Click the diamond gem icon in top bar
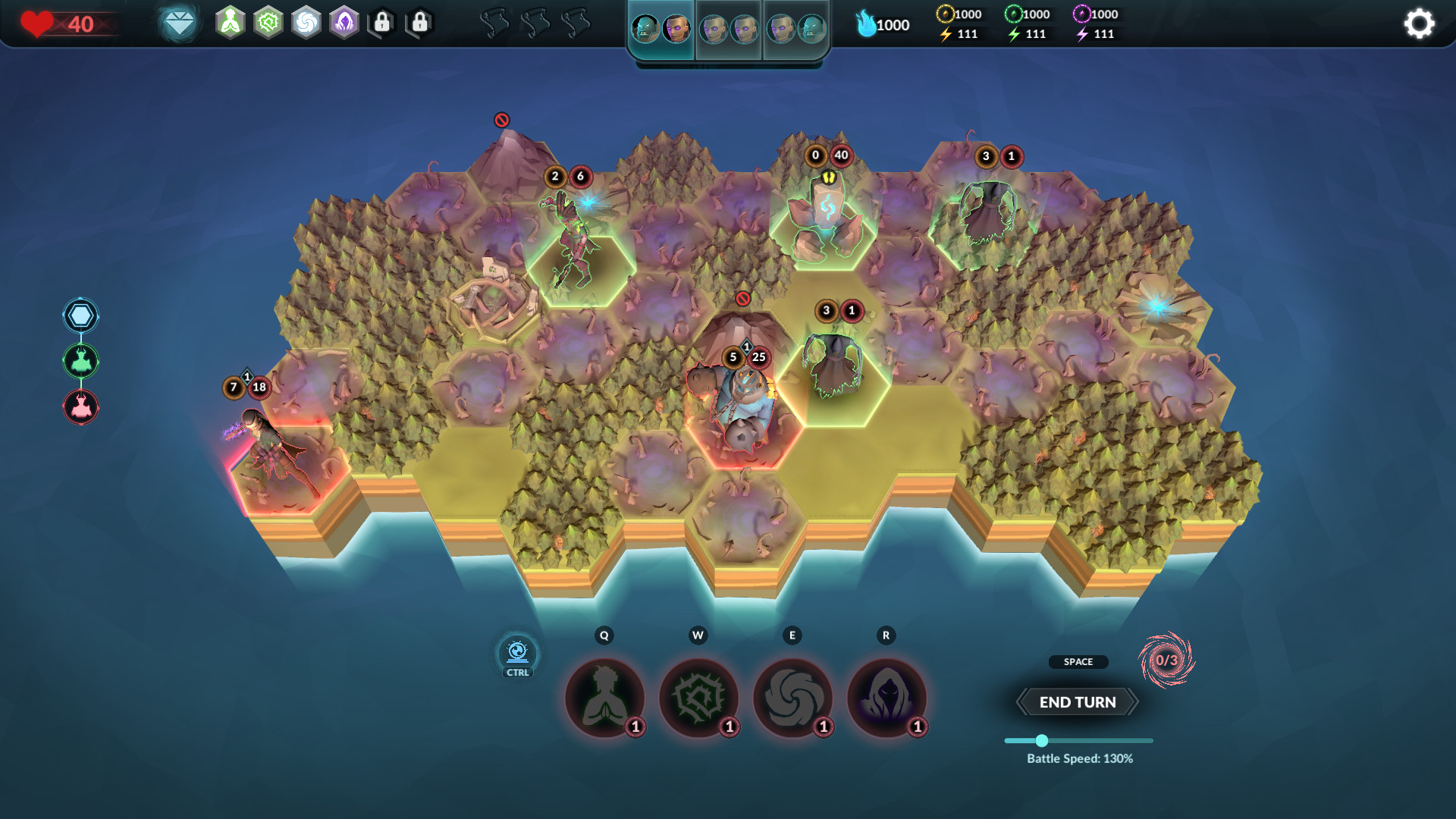 180,24
